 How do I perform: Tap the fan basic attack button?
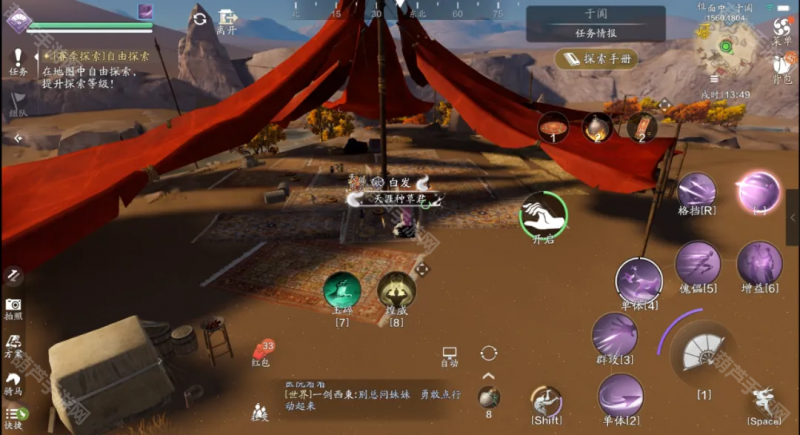click(704, 353)
